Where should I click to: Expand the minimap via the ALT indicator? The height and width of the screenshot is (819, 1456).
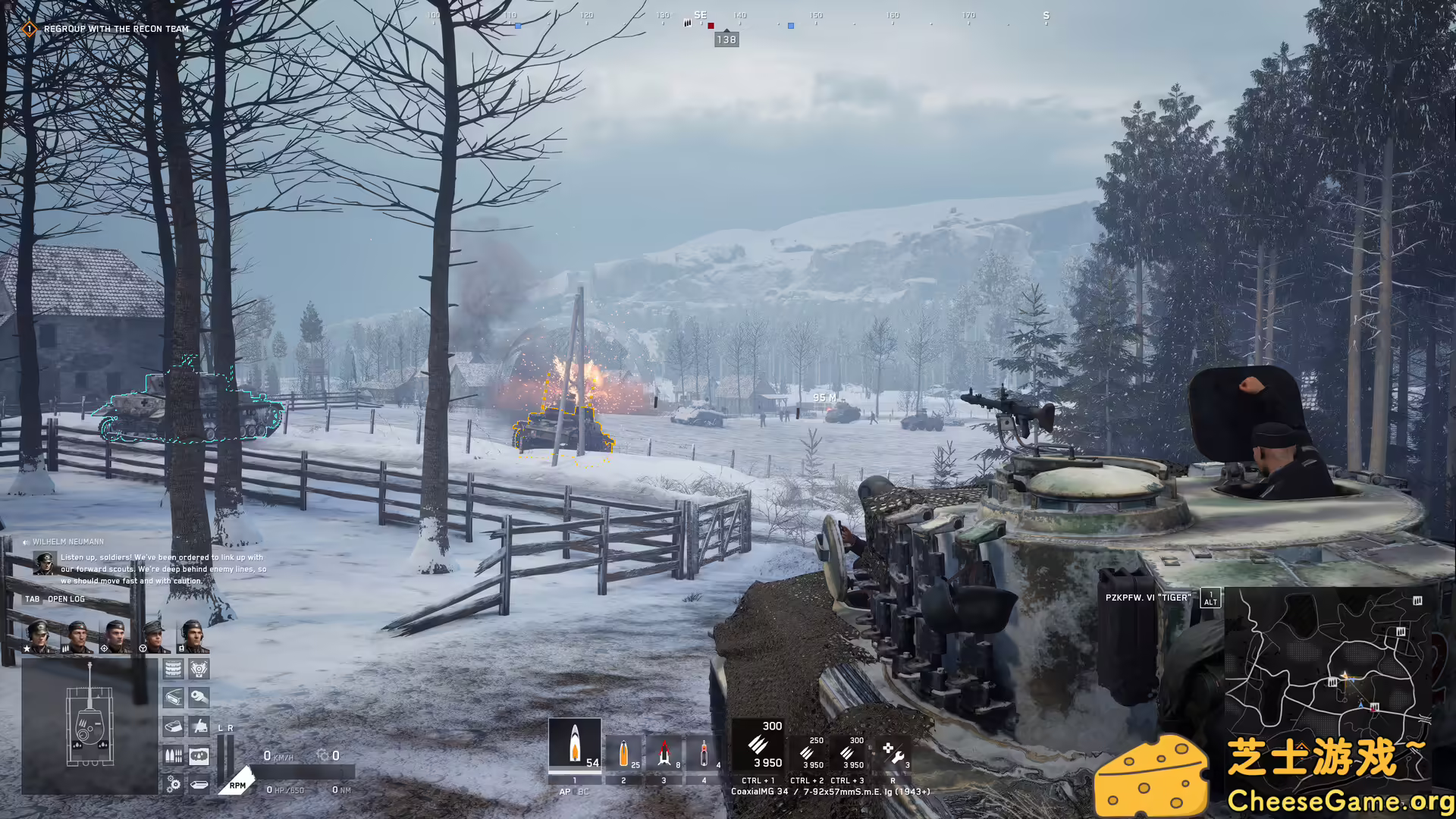pyautogui.click(x=1209, y=598)
